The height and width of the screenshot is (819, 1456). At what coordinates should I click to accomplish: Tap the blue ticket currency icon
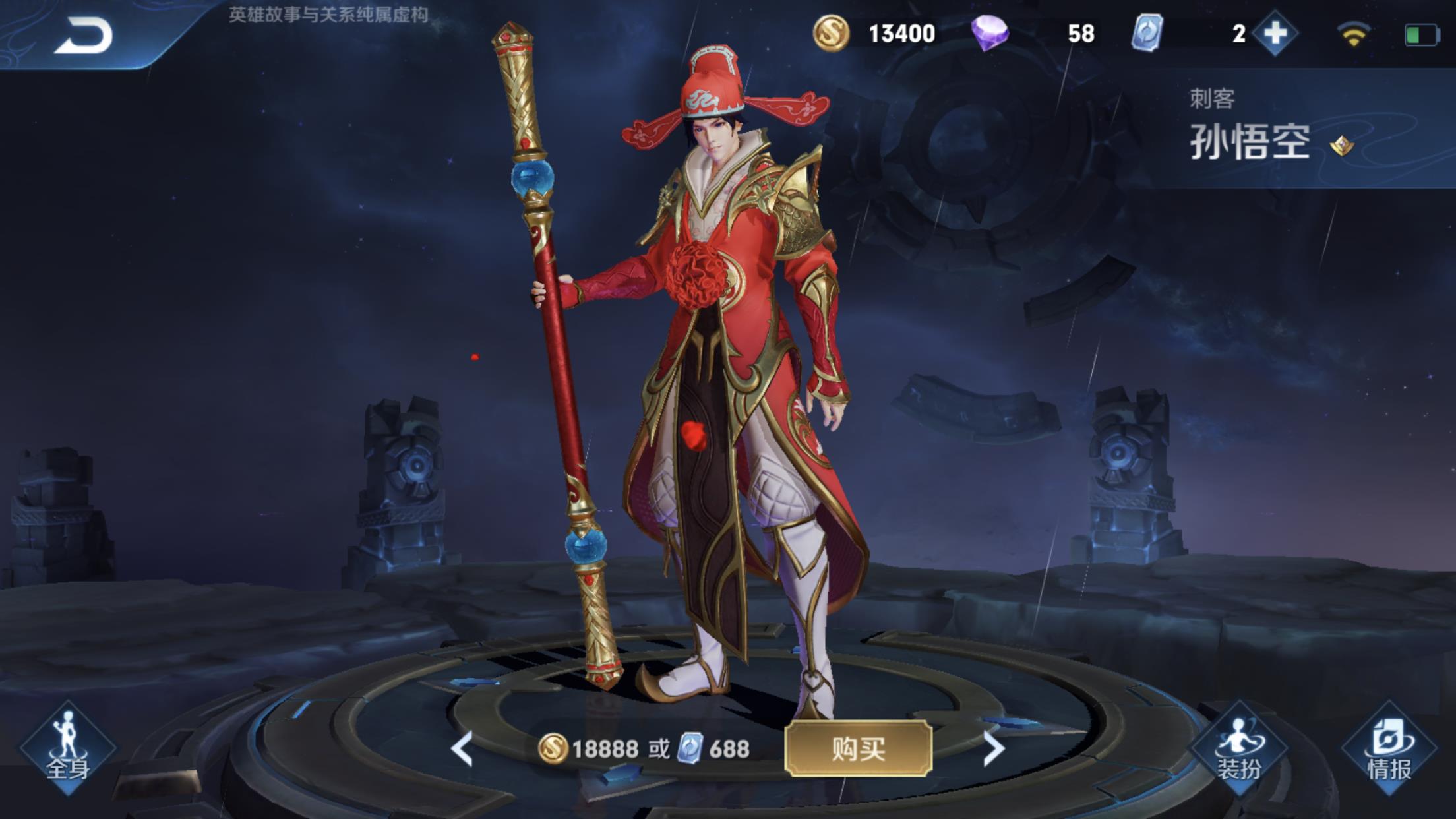tap(1147, 33)
